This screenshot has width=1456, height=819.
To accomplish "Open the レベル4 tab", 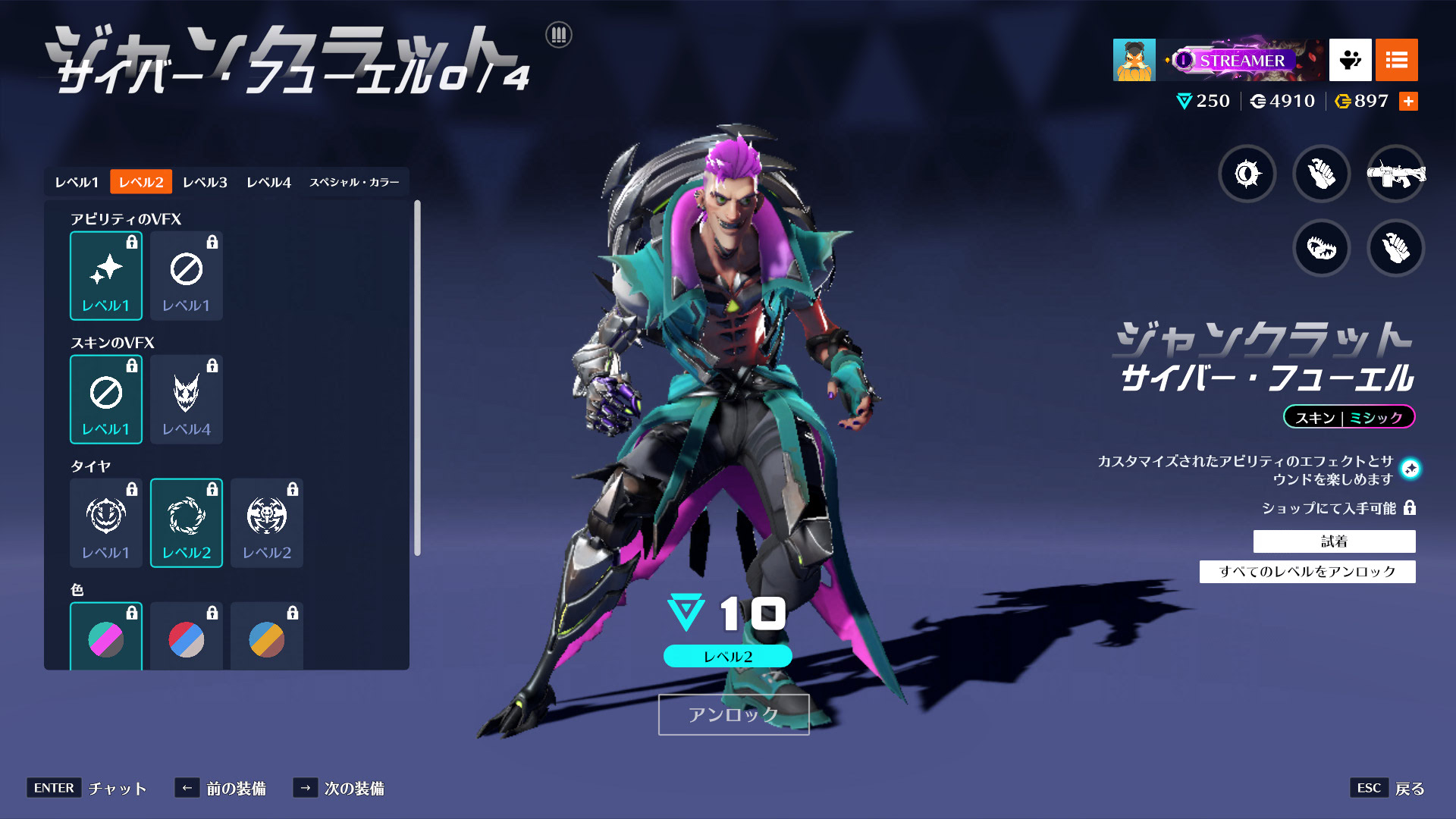I will pos(268,182).
